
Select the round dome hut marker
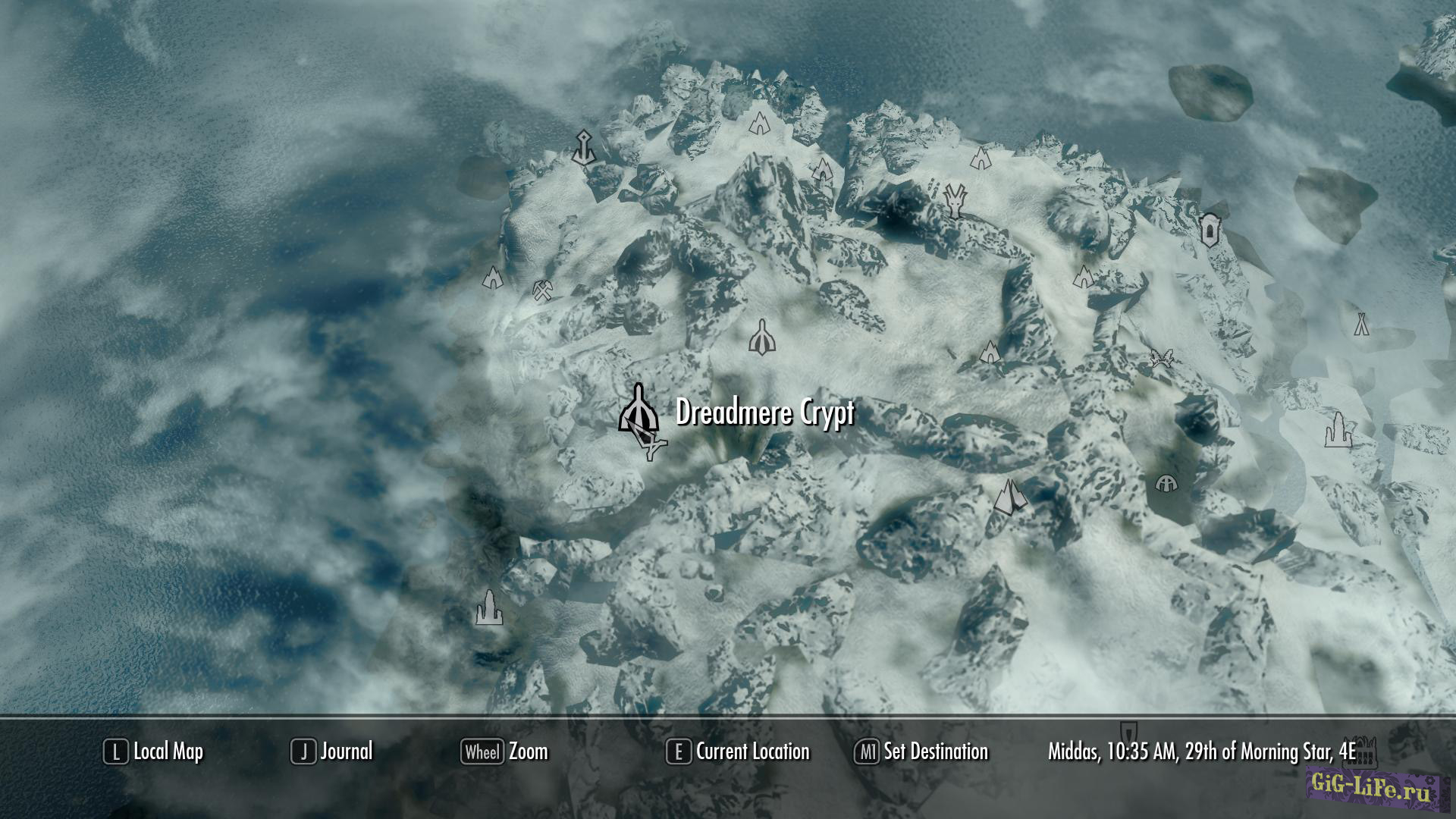(x=1166, y=483)
